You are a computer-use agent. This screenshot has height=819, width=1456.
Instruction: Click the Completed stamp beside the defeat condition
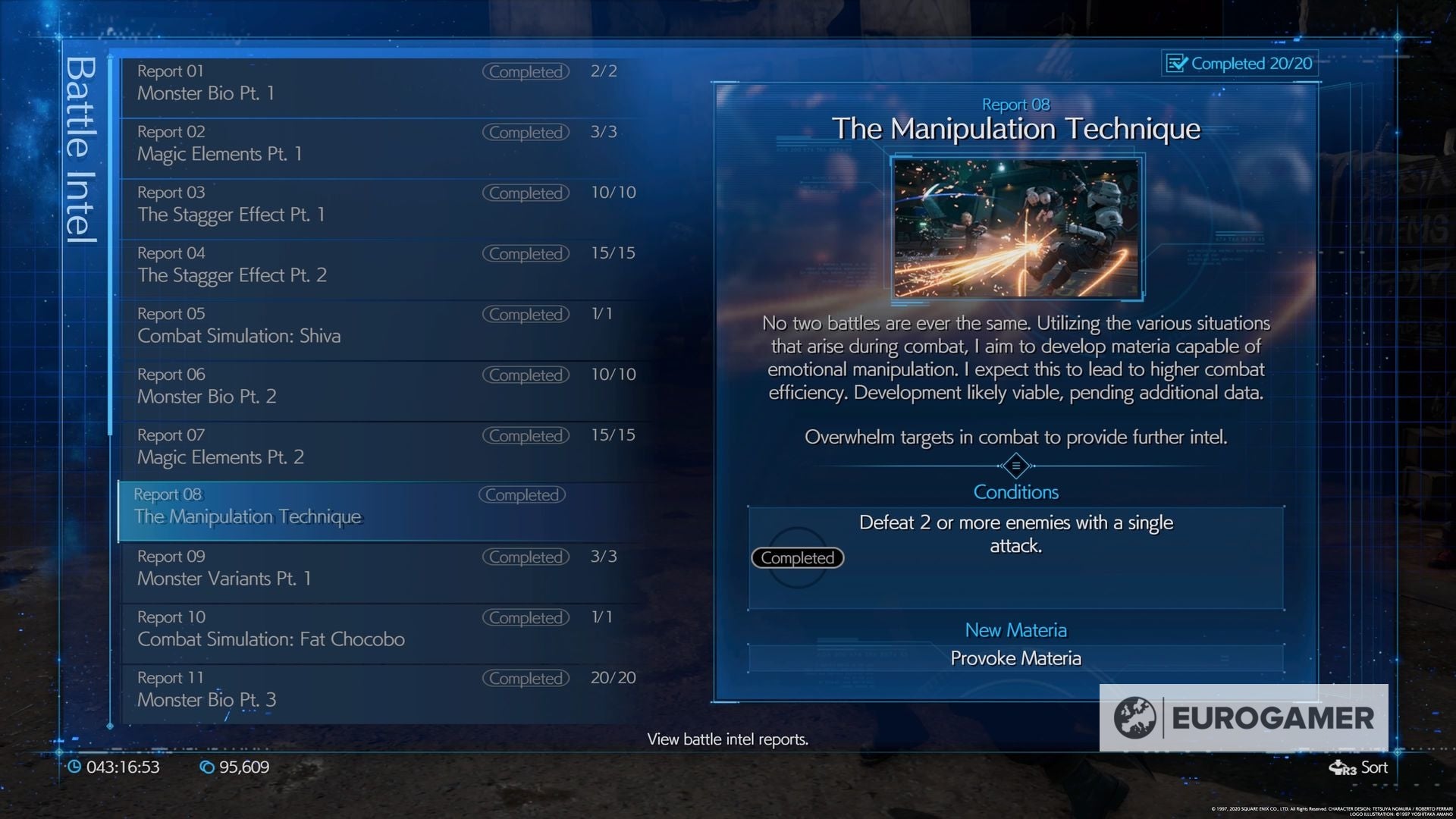tap(796, 558)
